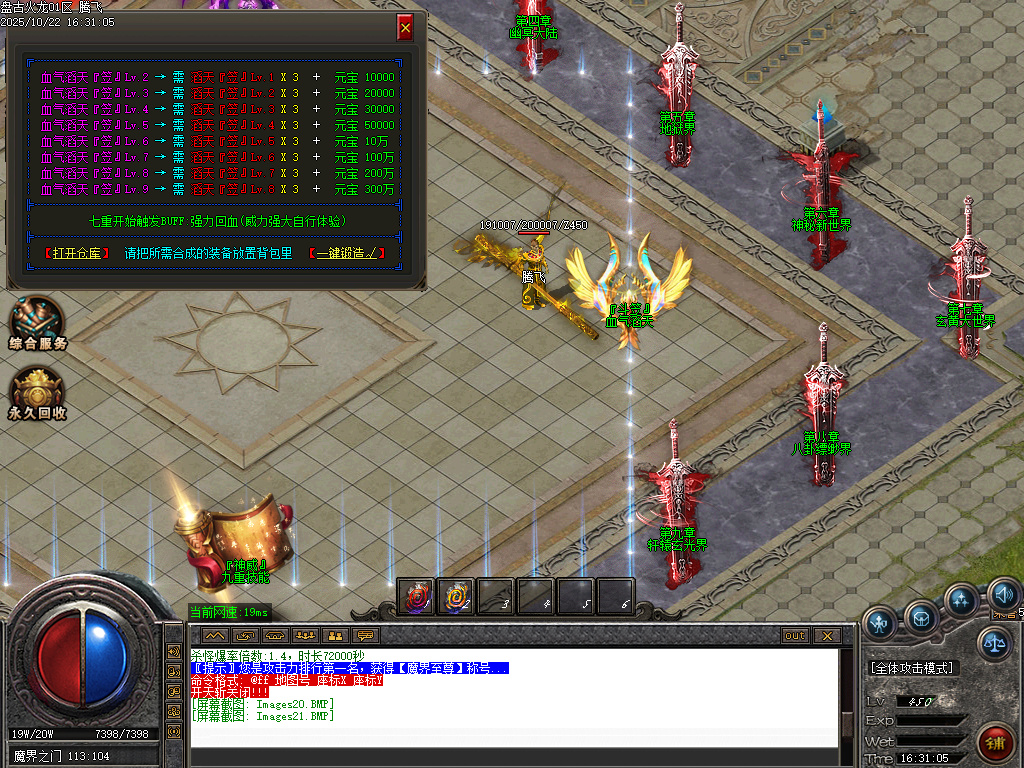This screenshot has width=1024, height=768.
Task: Select the speech bubble chat channel icon
Action: 366,635
